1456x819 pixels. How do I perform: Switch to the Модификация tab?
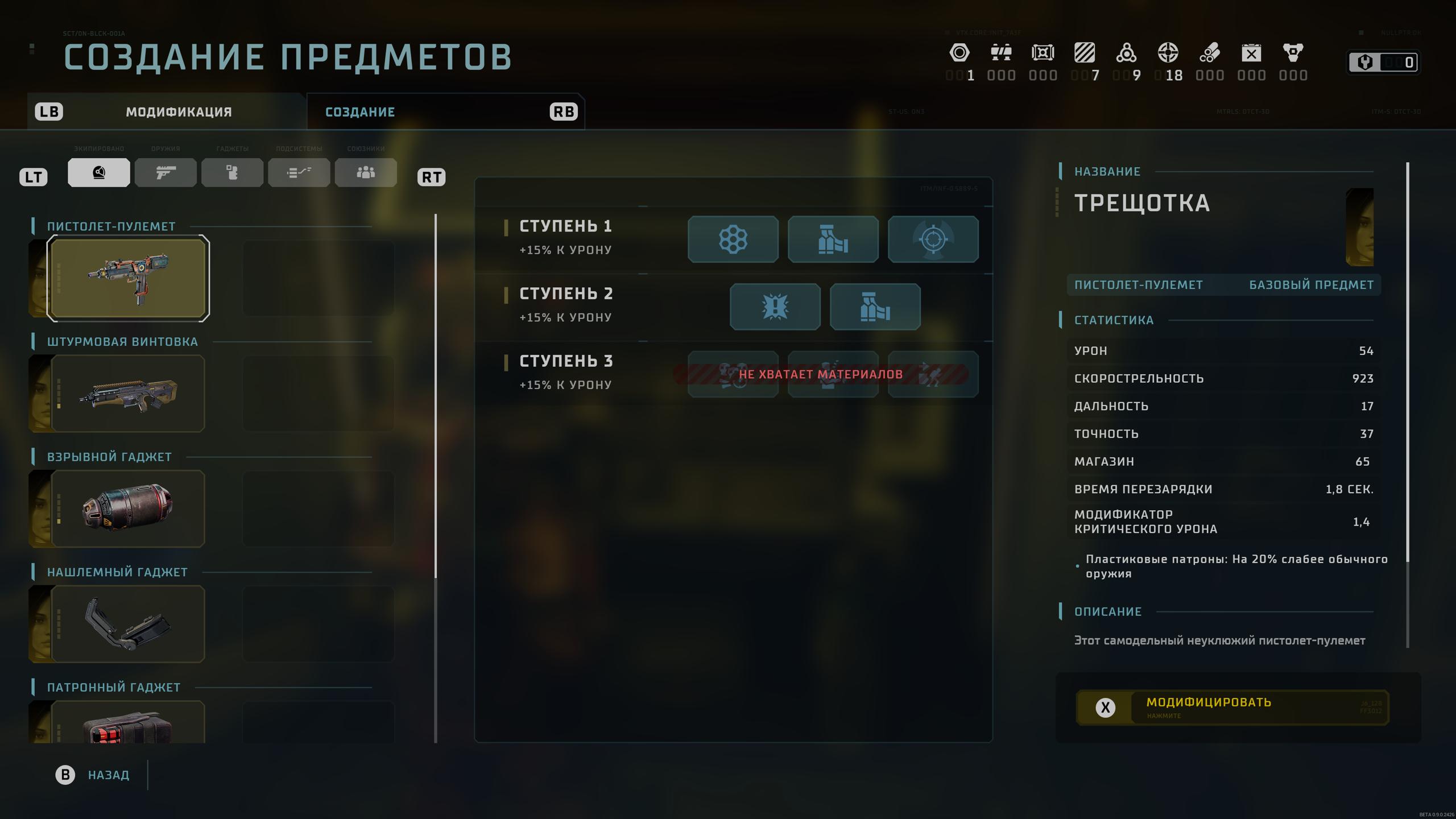tap(179, 112)
